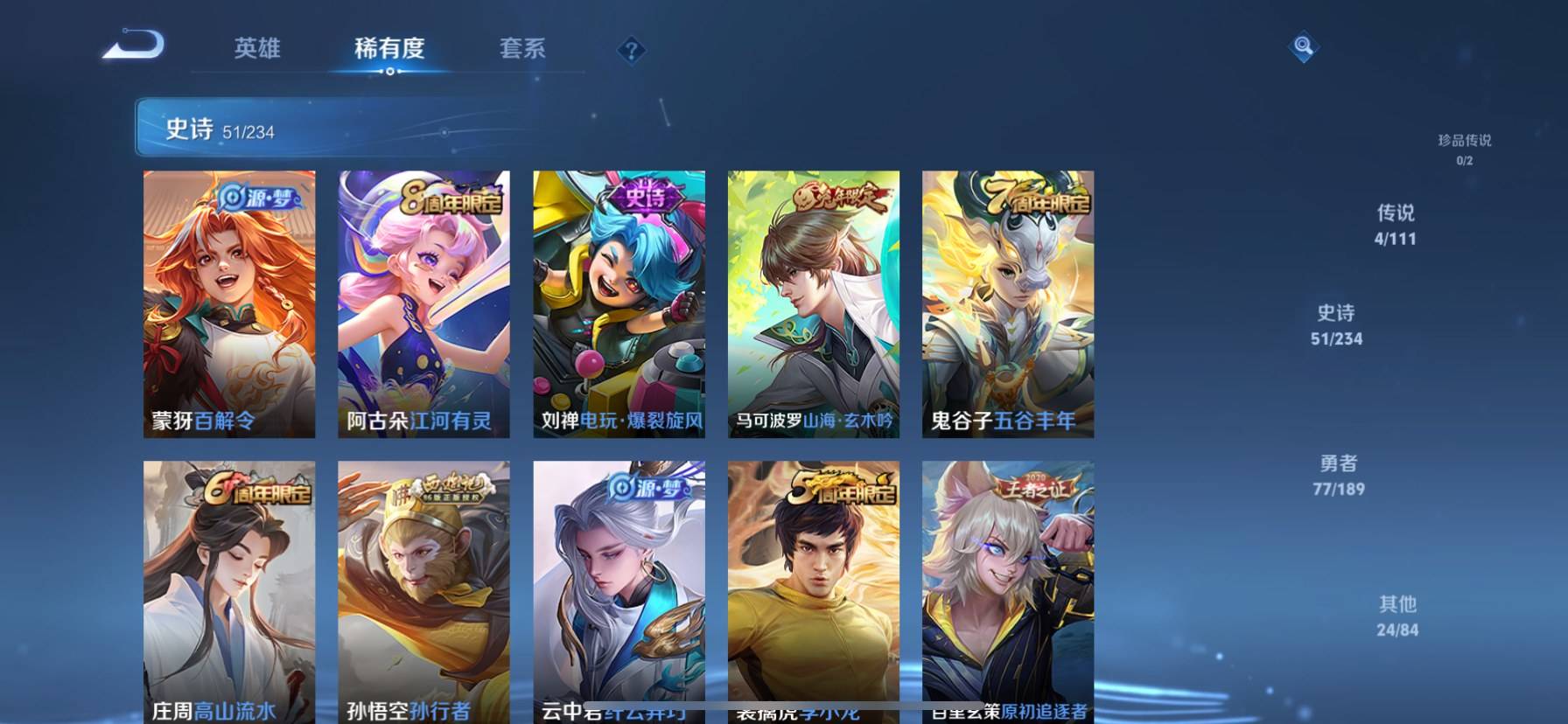Open the magnifier search icon

(1303, 46)
